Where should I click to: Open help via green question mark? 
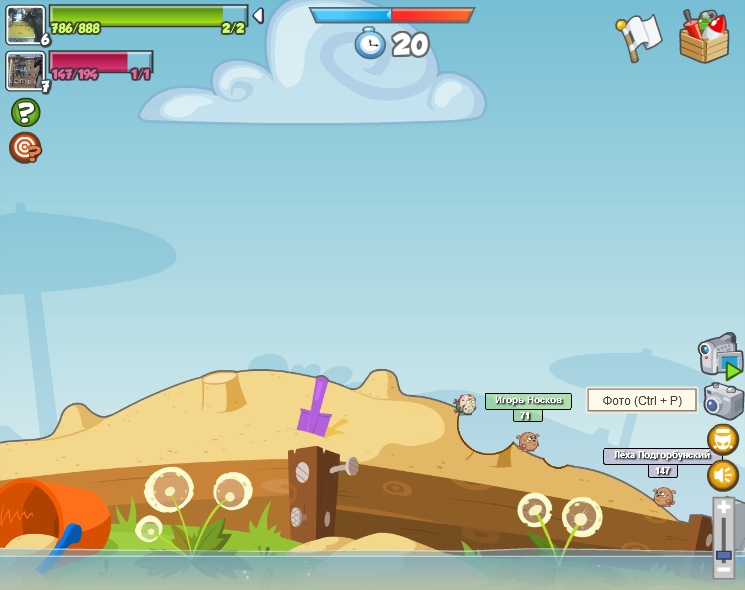click(26, 112)
